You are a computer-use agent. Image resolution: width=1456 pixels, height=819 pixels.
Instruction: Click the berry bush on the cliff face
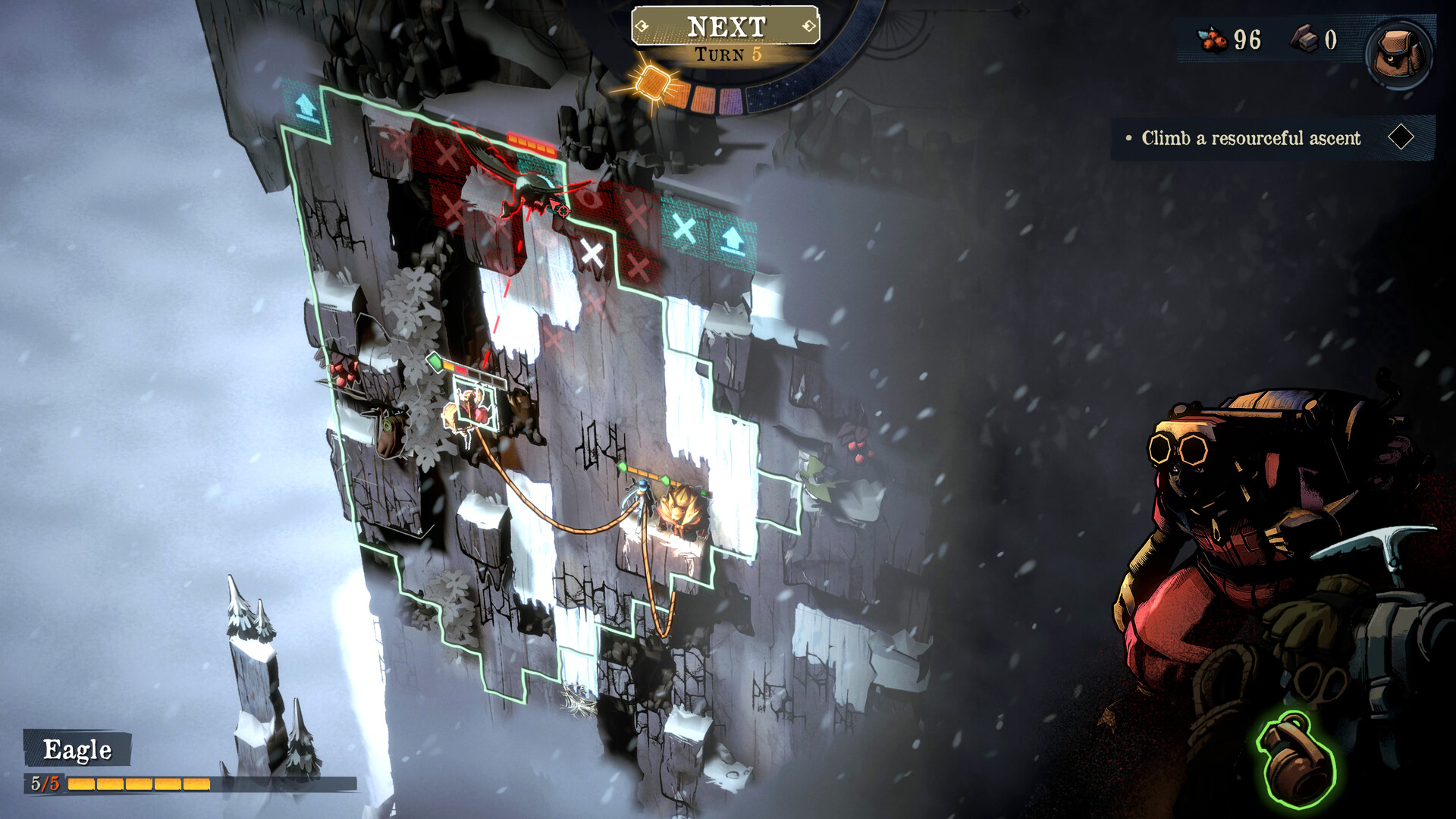340,370
